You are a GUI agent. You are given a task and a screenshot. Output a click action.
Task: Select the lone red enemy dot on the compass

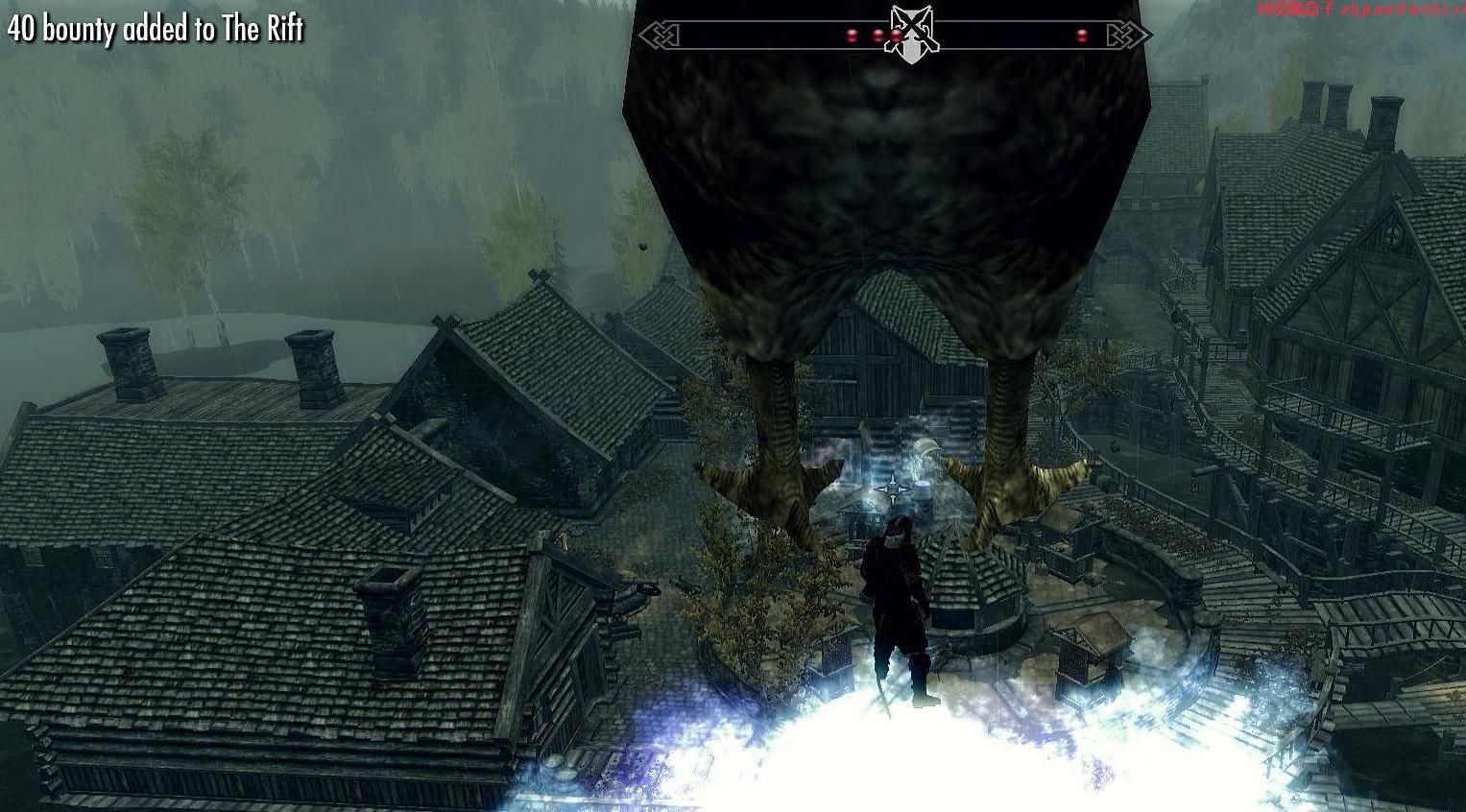(1082, 36)
